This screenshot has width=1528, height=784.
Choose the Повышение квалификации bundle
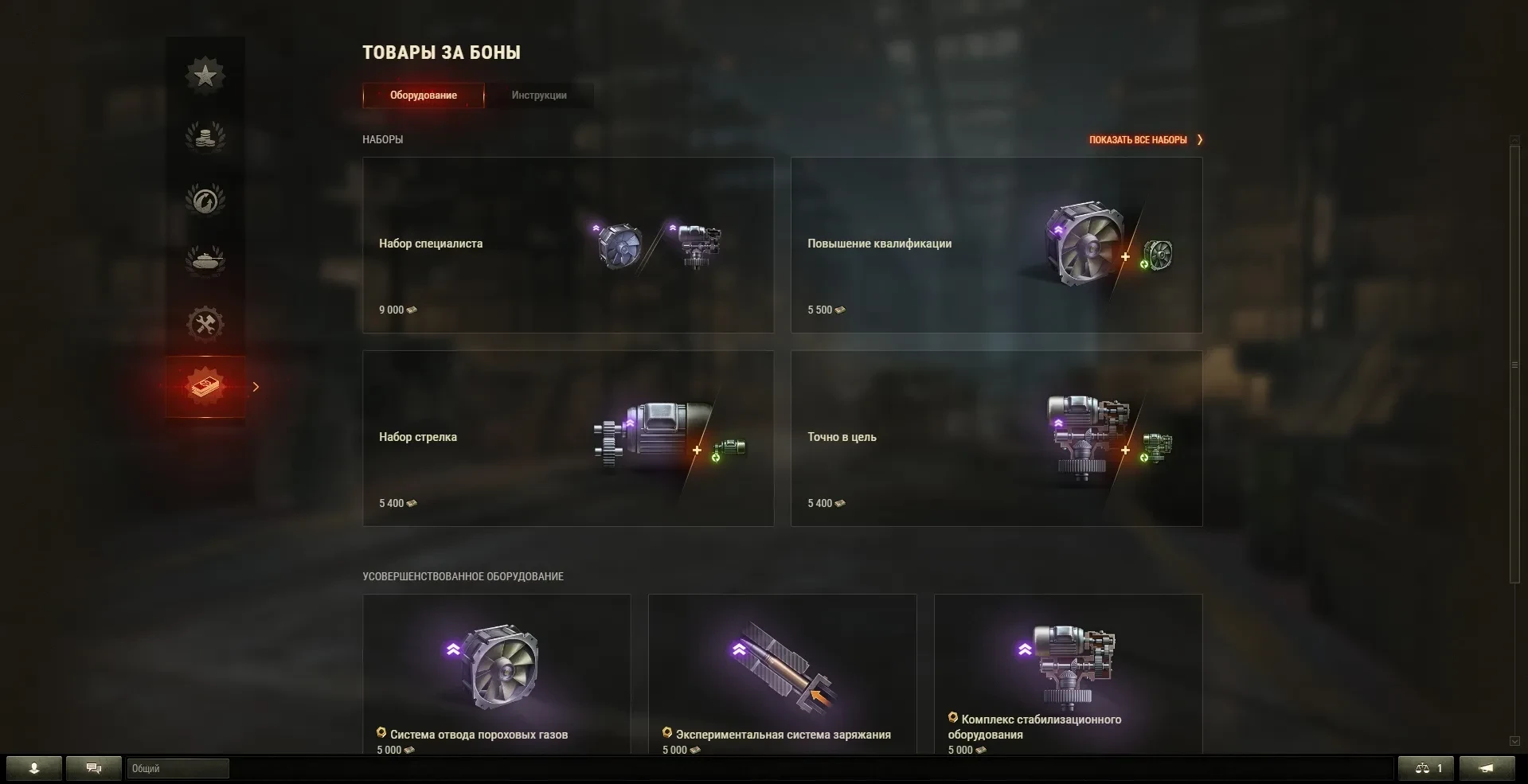[x=995, y=245]
